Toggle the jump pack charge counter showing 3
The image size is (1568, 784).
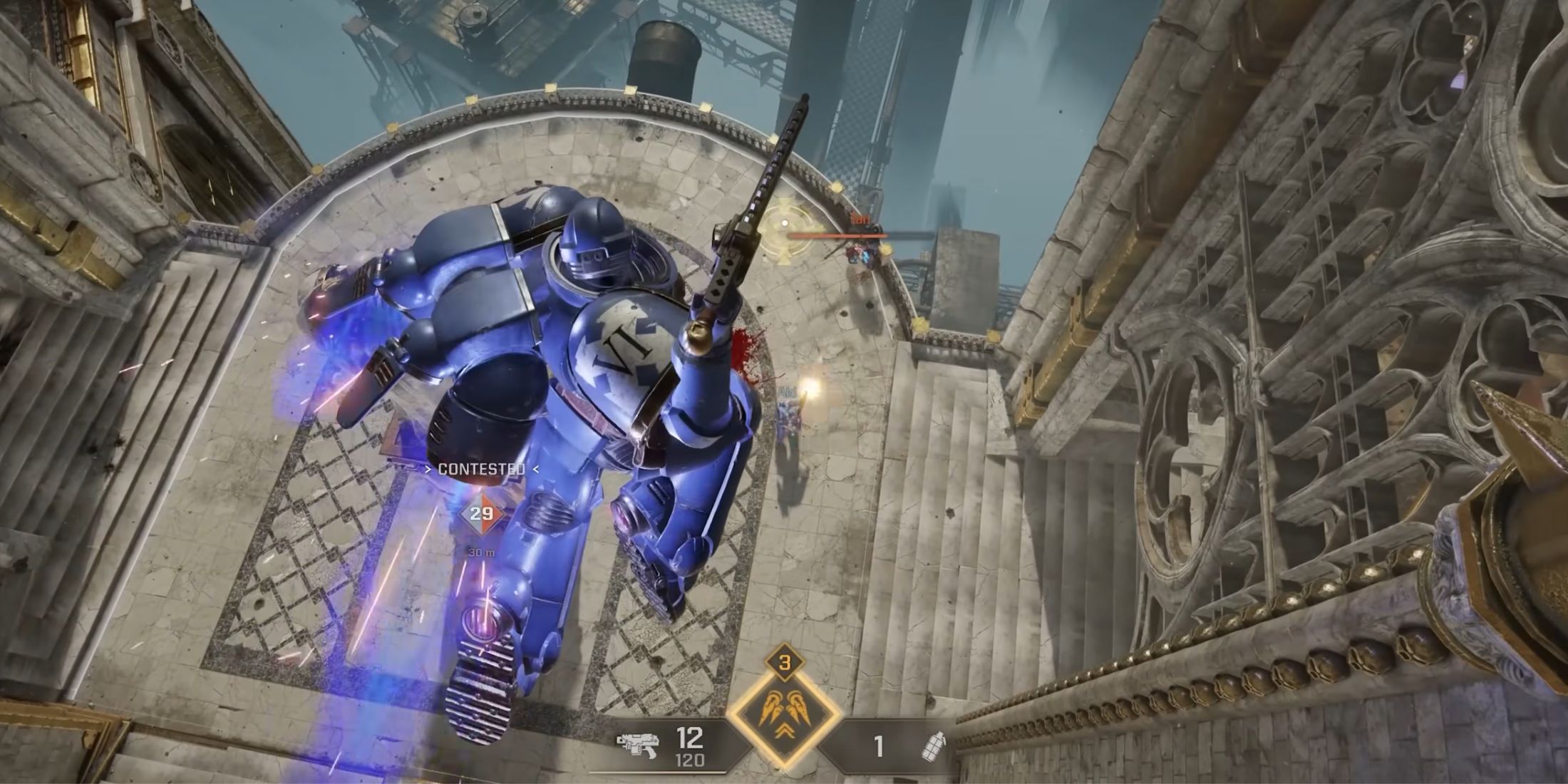pos(785,663)
